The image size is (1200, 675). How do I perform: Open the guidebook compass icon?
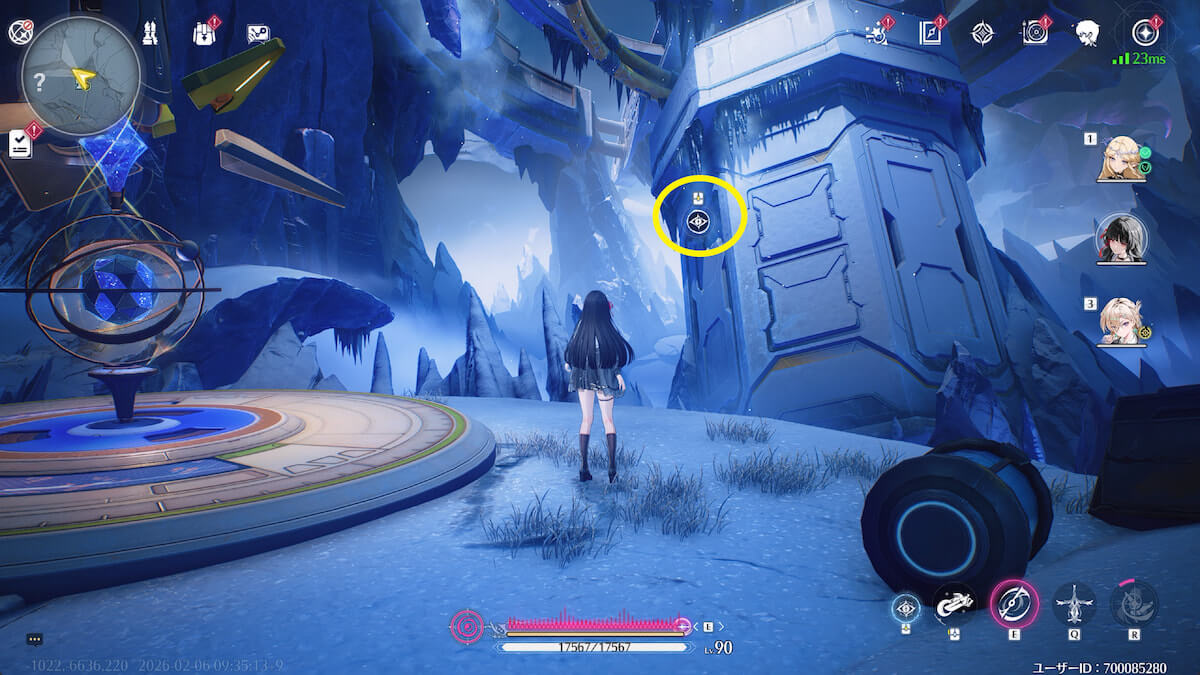pos(931,33)
